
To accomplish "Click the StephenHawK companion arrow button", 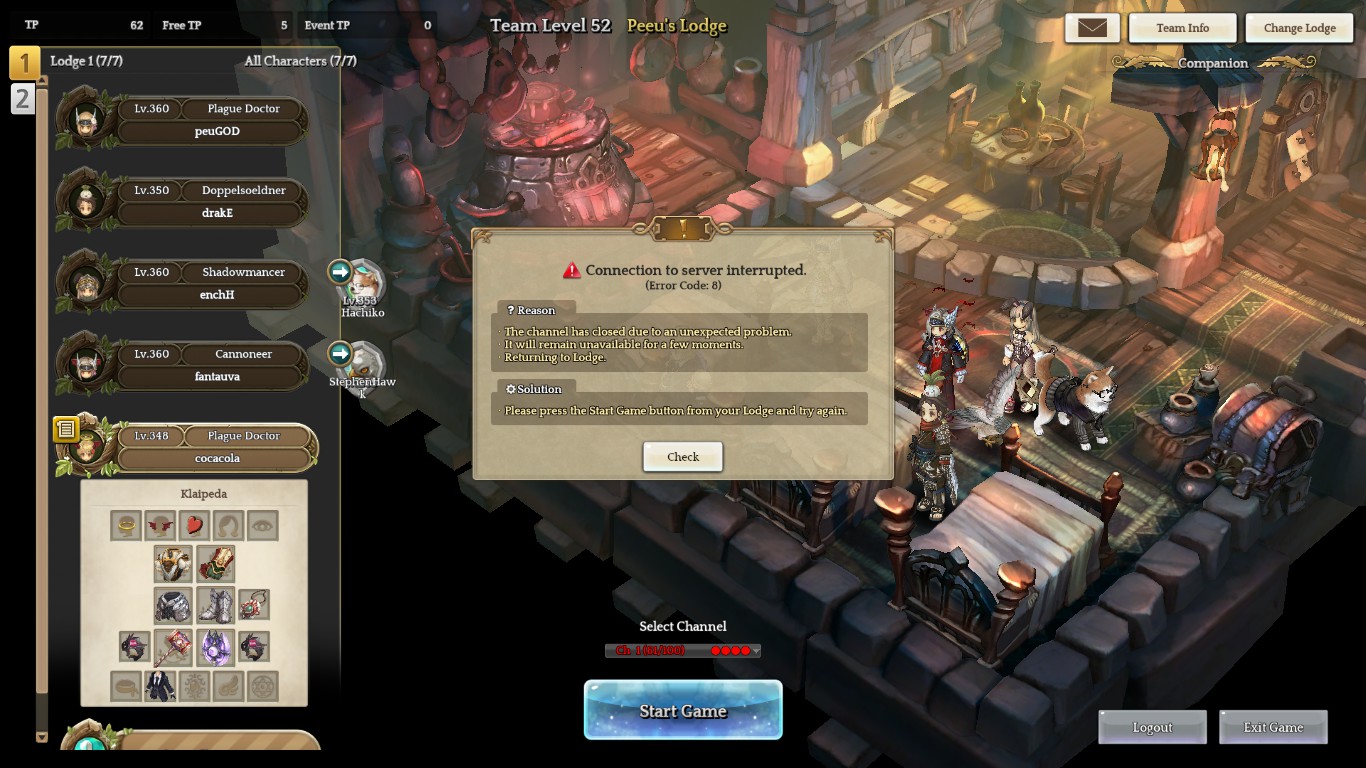I will coord(340,353).
